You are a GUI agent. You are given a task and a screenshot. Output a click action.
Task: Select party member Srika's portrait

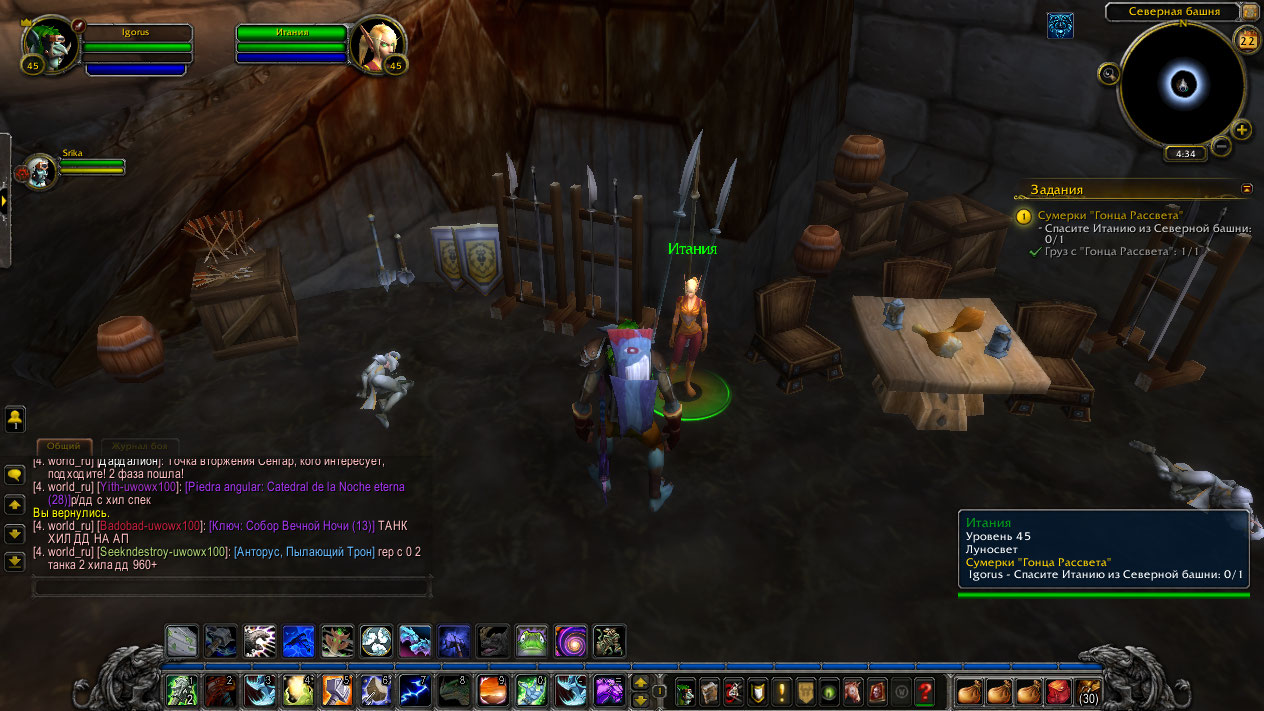(x=42, y=171)
